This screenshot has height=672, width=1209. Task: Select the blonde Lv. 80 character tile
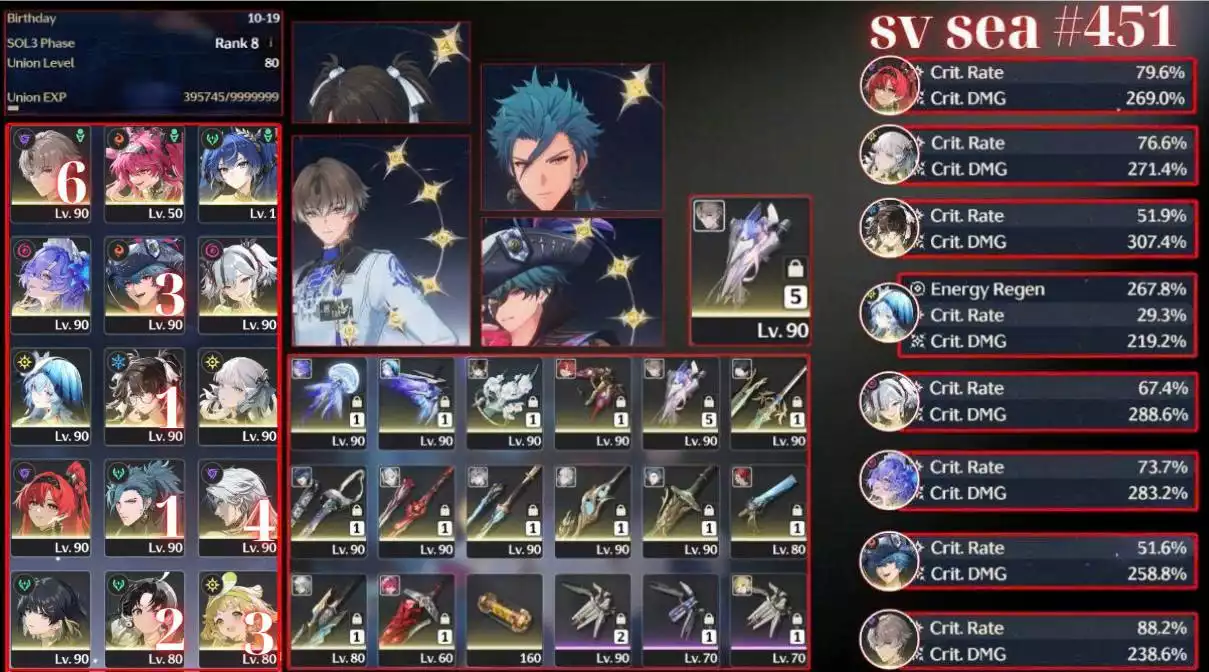238,618
